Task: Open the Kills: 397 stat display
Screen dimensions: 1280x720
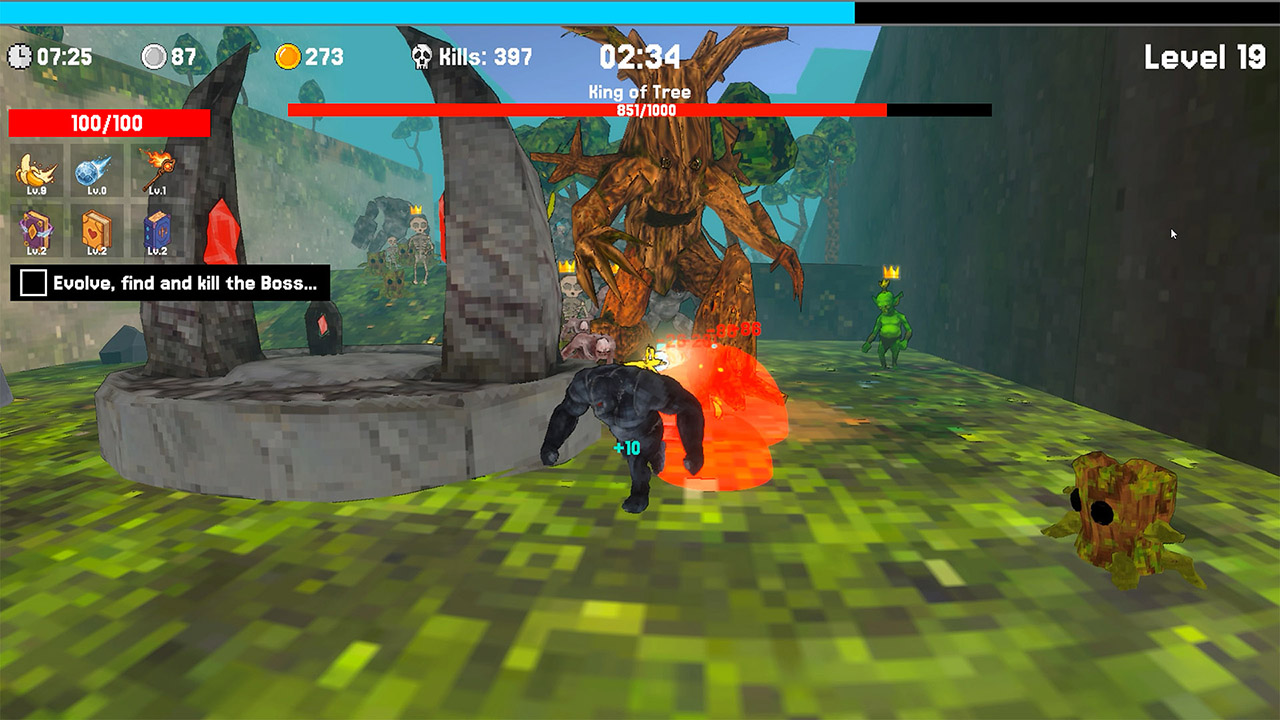Action: pyautogui.click(x=470, y=57)
